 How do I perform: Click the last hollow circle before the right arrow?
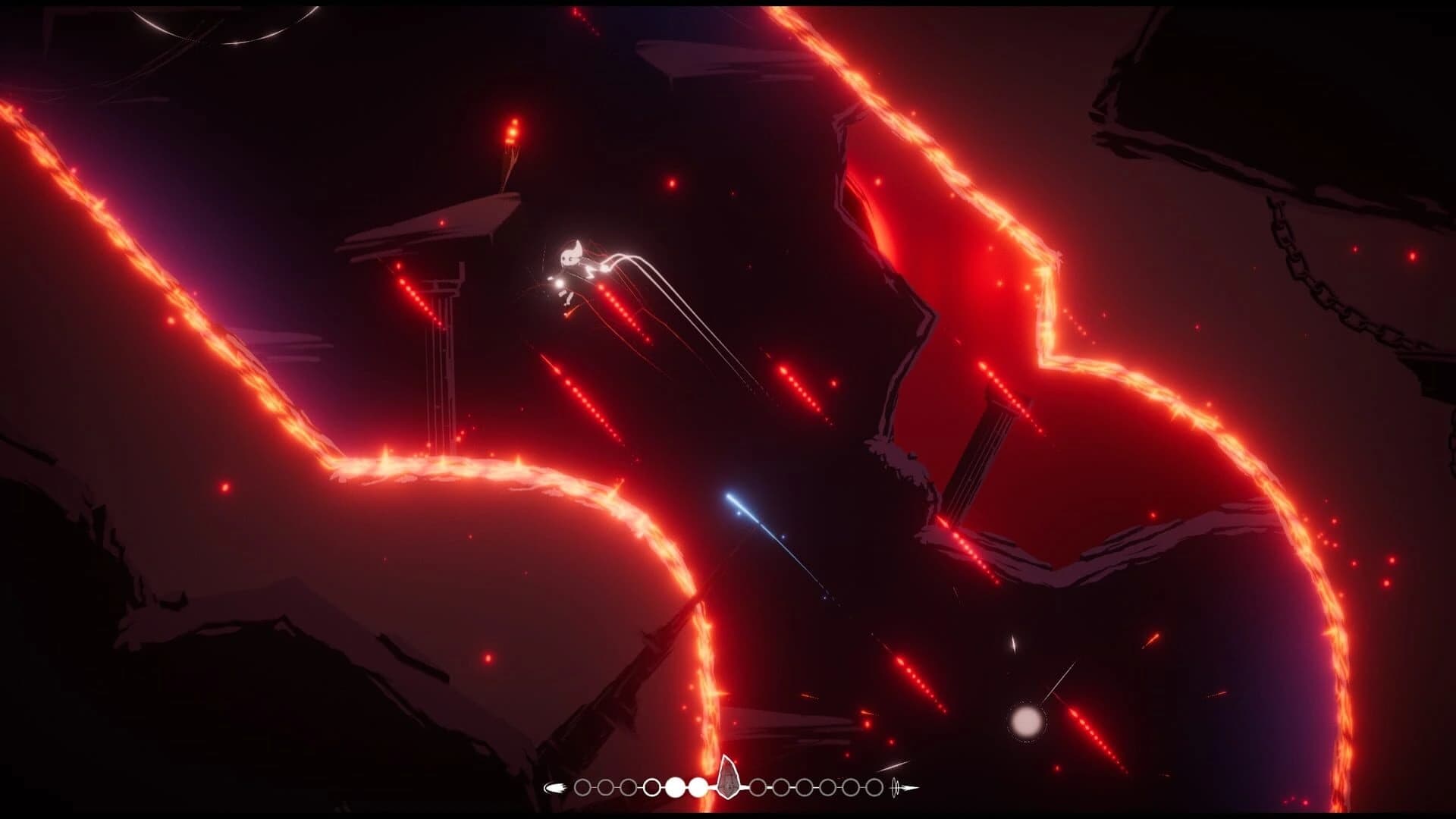(873, 786)
